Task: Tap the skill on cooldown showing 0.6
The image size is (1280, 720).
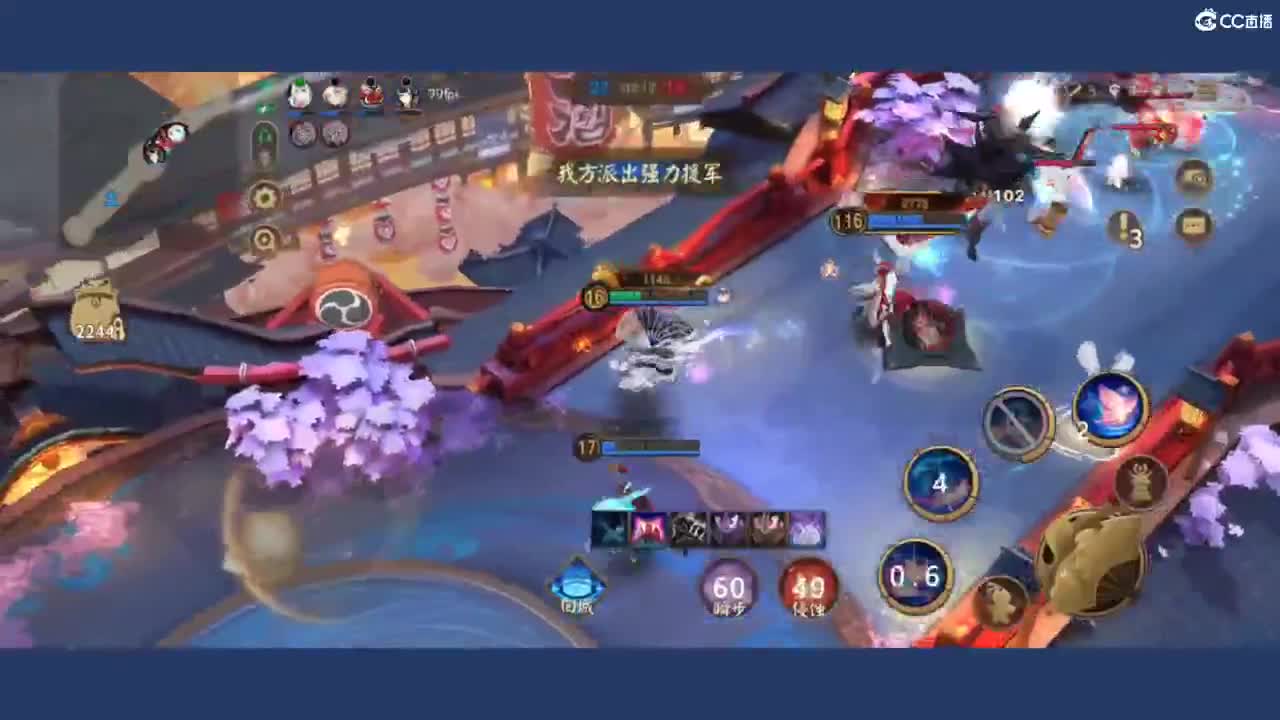Action: [x=915, y=575]
